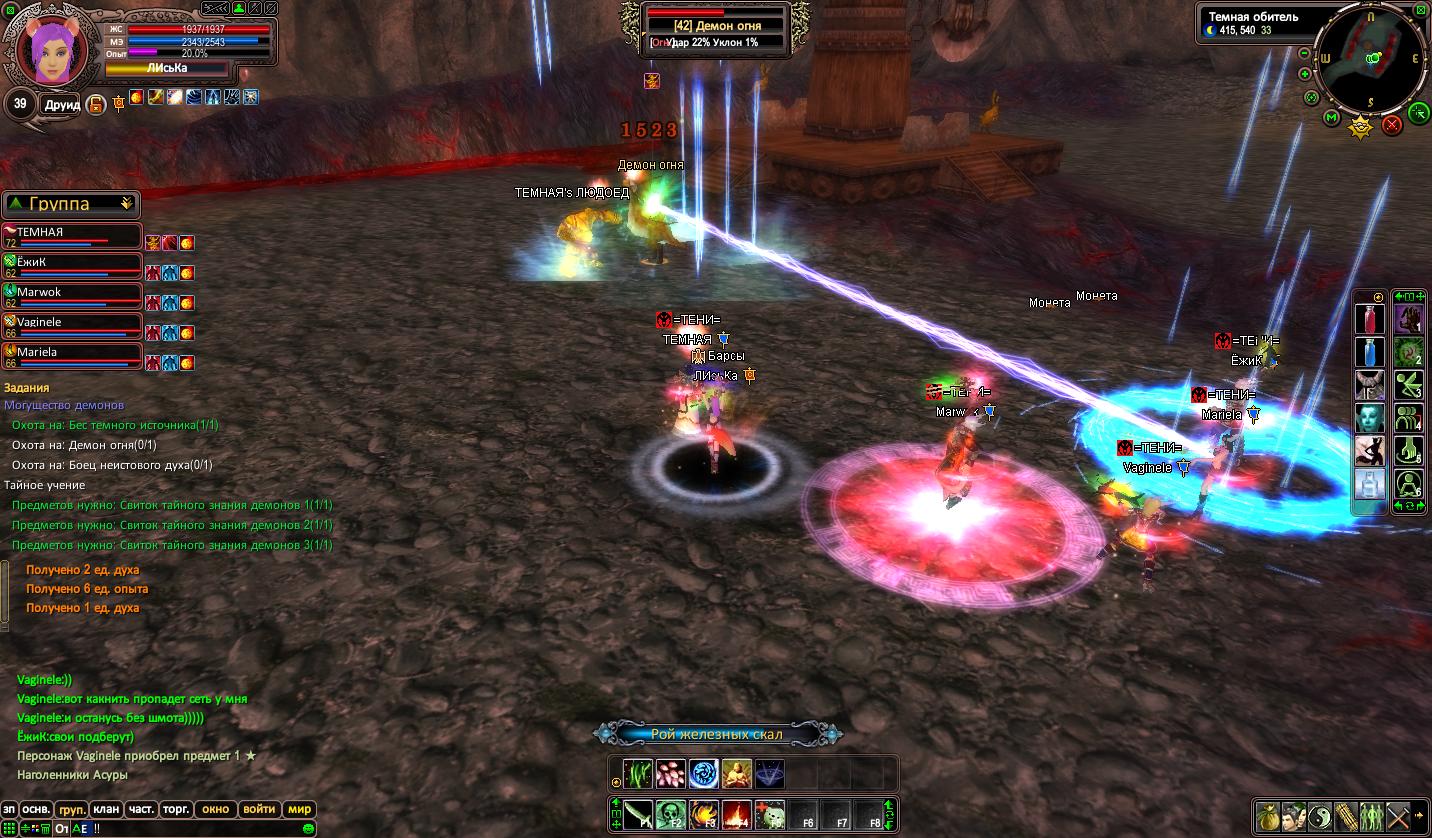Viewport: 1432px width, 838px height.
Task: Select party member Marwok in group list
Action: click(70, 295)
